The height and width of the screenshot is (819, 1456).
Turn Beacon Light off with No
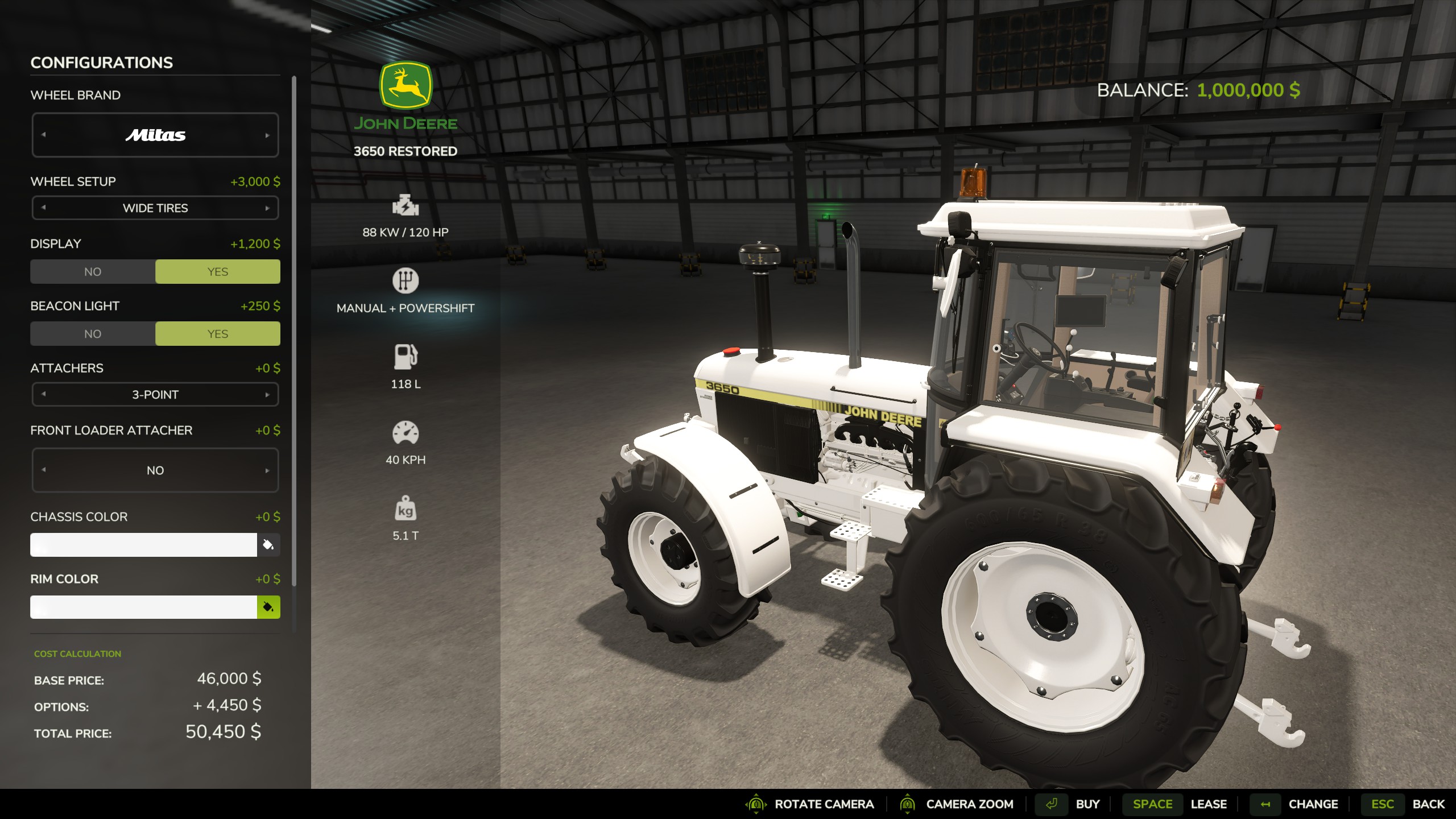(x=93, y=334)
